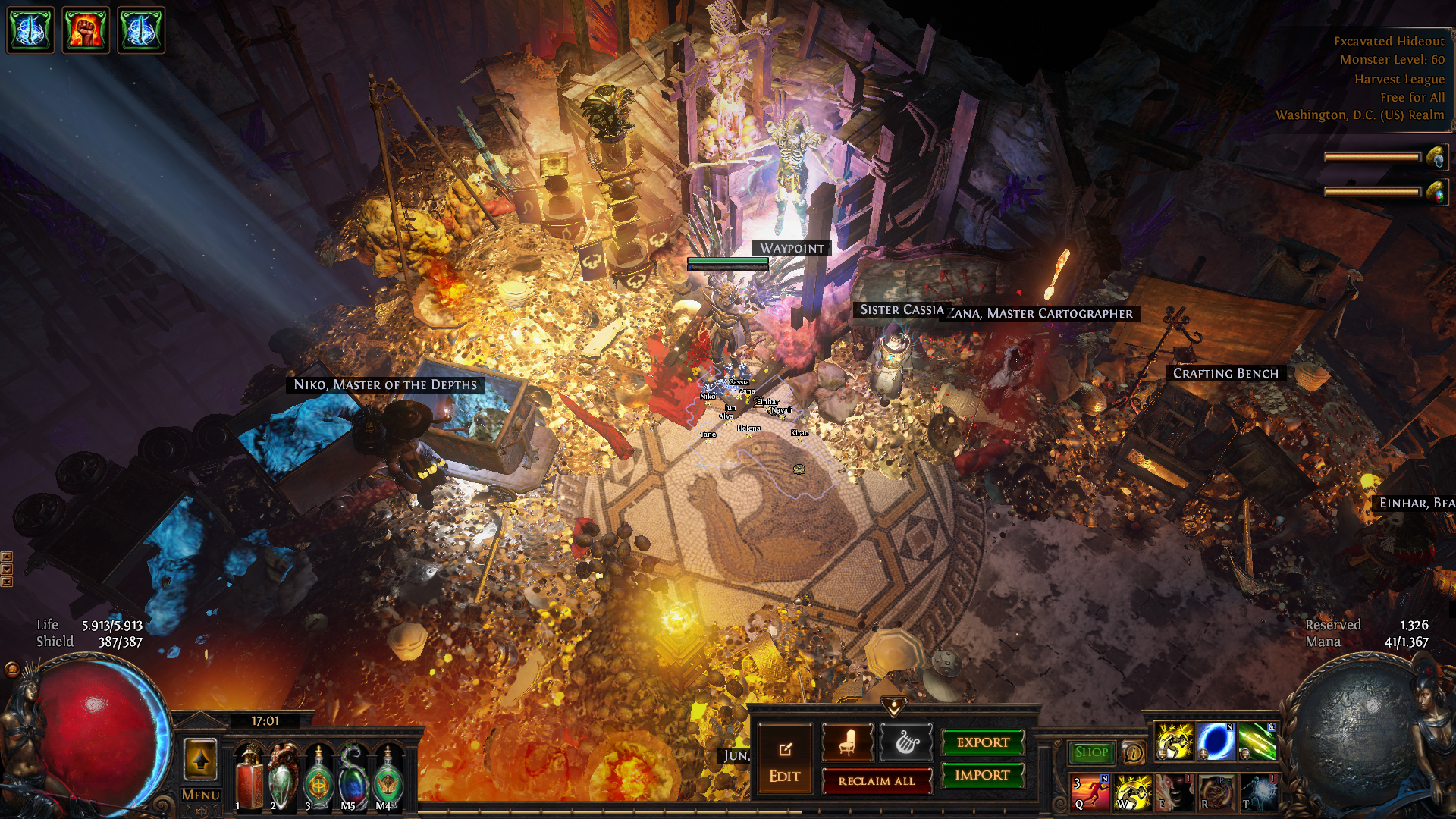Activate the screaming face skill on E

[x=1174, y=792]
